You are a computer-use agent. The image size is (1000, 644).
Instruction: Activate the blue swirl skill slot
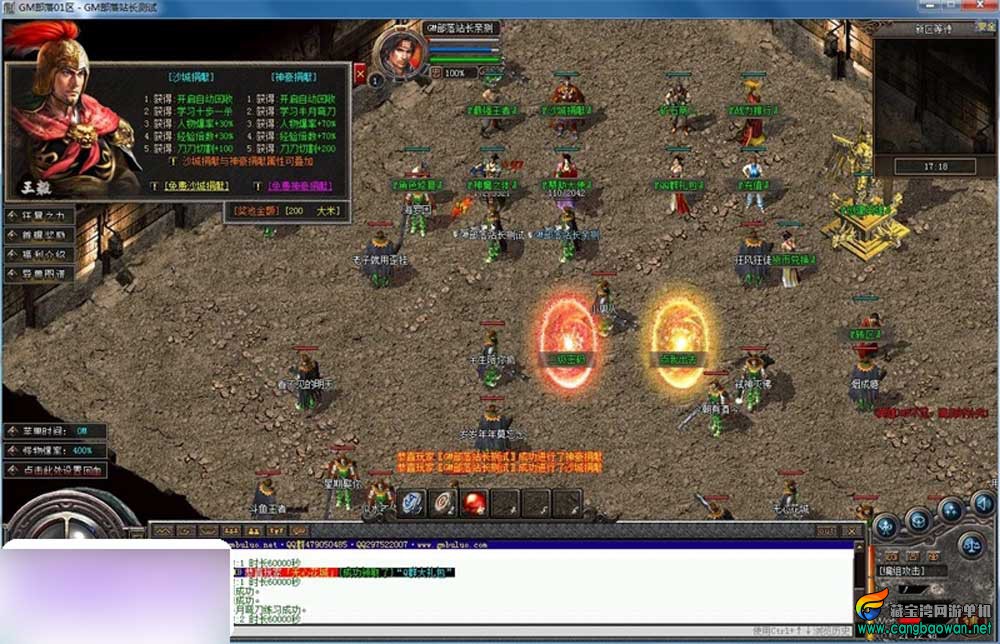[413, 502]
